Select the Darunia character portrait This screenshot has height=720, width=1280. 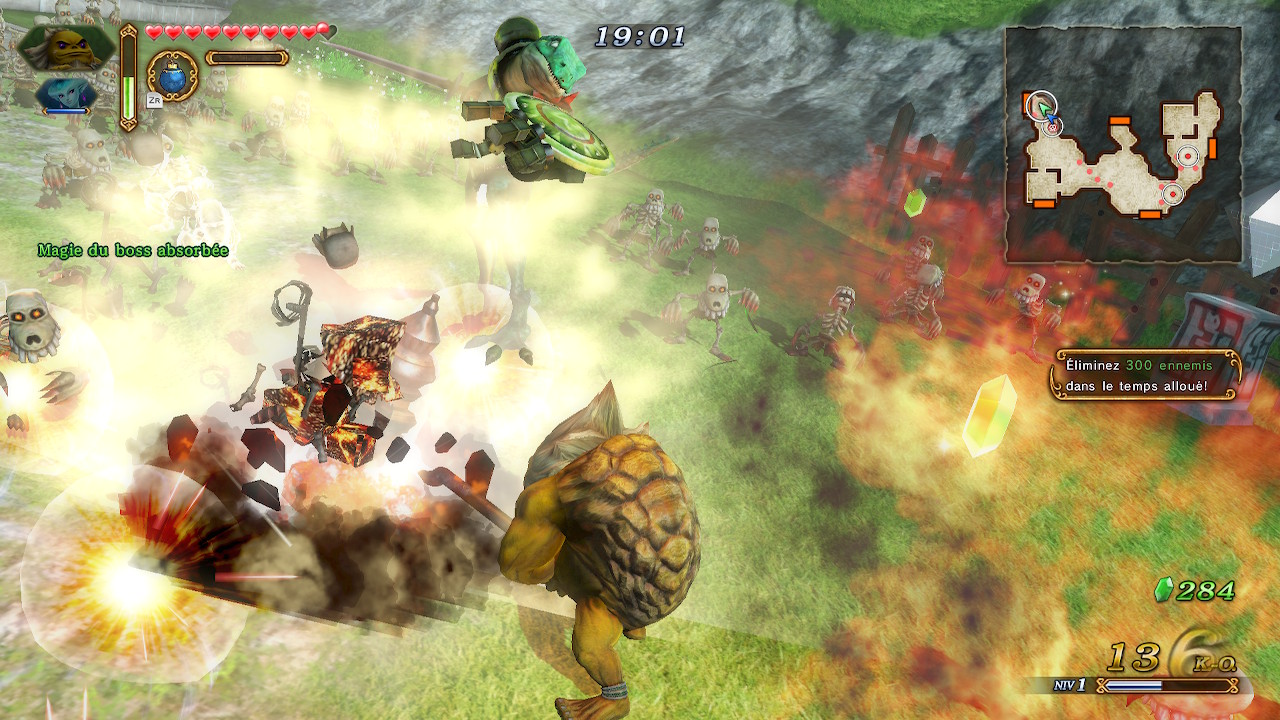(x=66, y=47)
